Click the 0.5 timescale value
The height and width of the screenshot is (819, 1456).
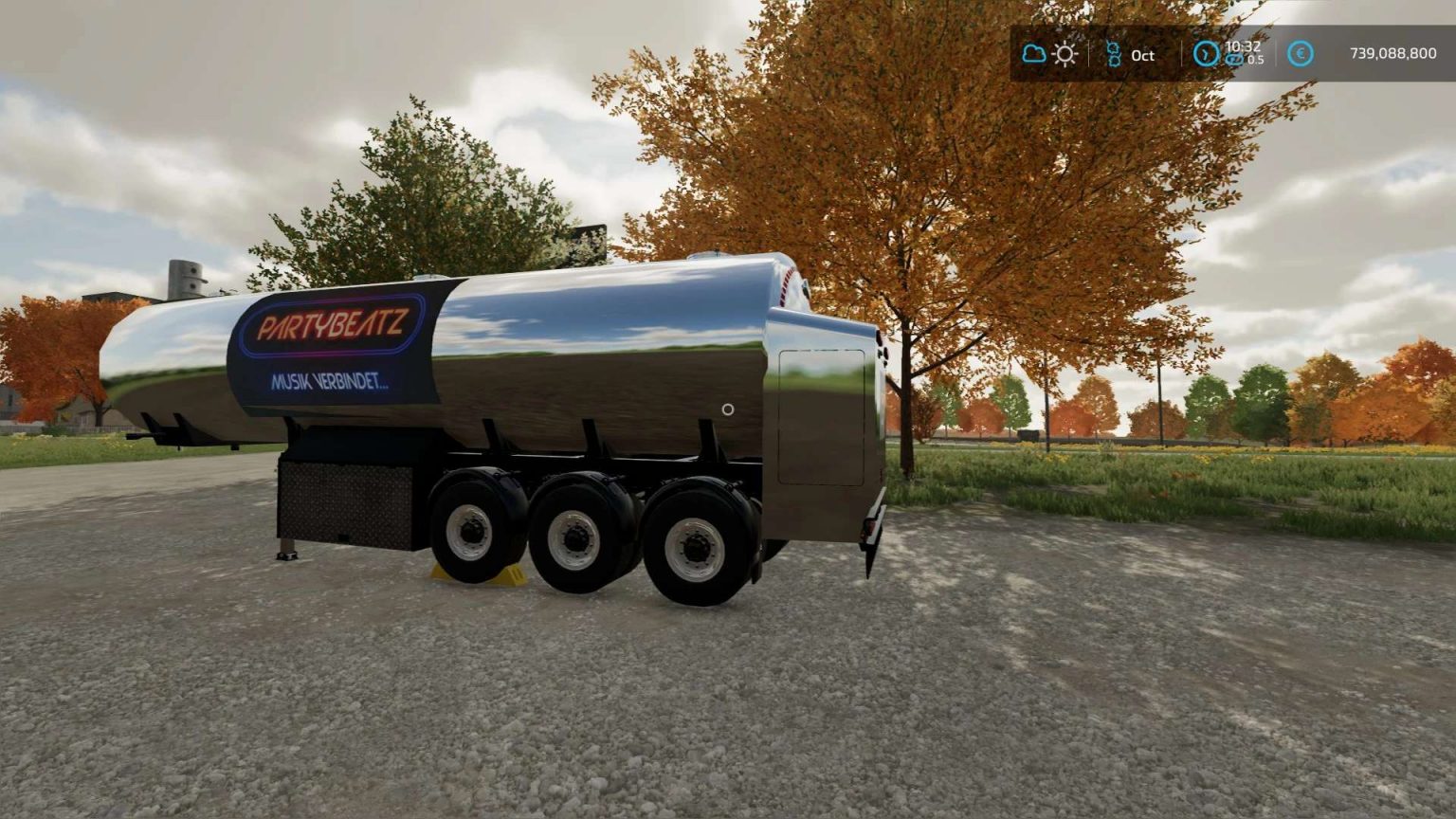pos(1255,62)
